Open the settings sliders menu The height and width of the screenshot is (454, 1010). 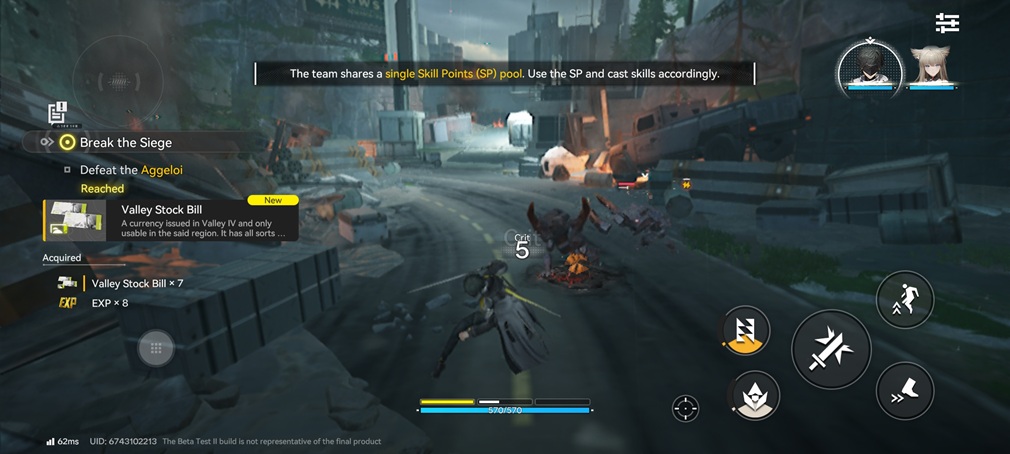[946, 23]
